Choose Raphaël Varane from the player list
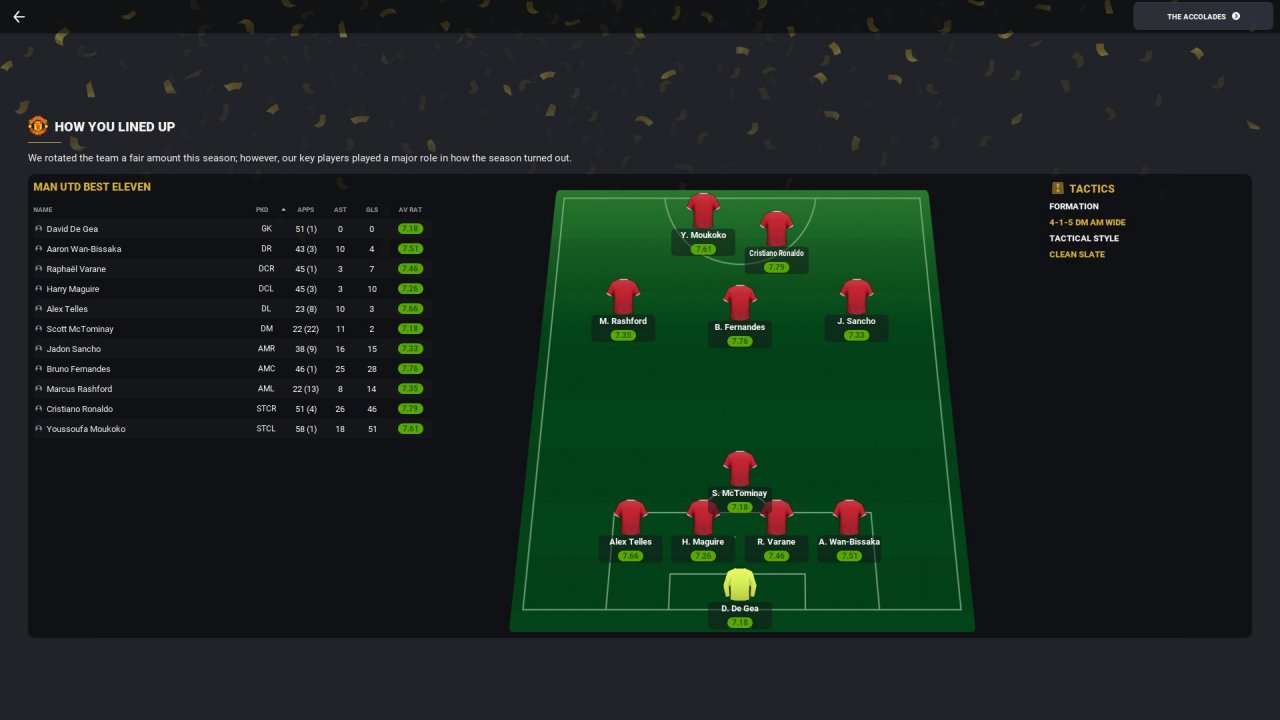Viewport: 1280px width, 720px height. tap(76, 269)
